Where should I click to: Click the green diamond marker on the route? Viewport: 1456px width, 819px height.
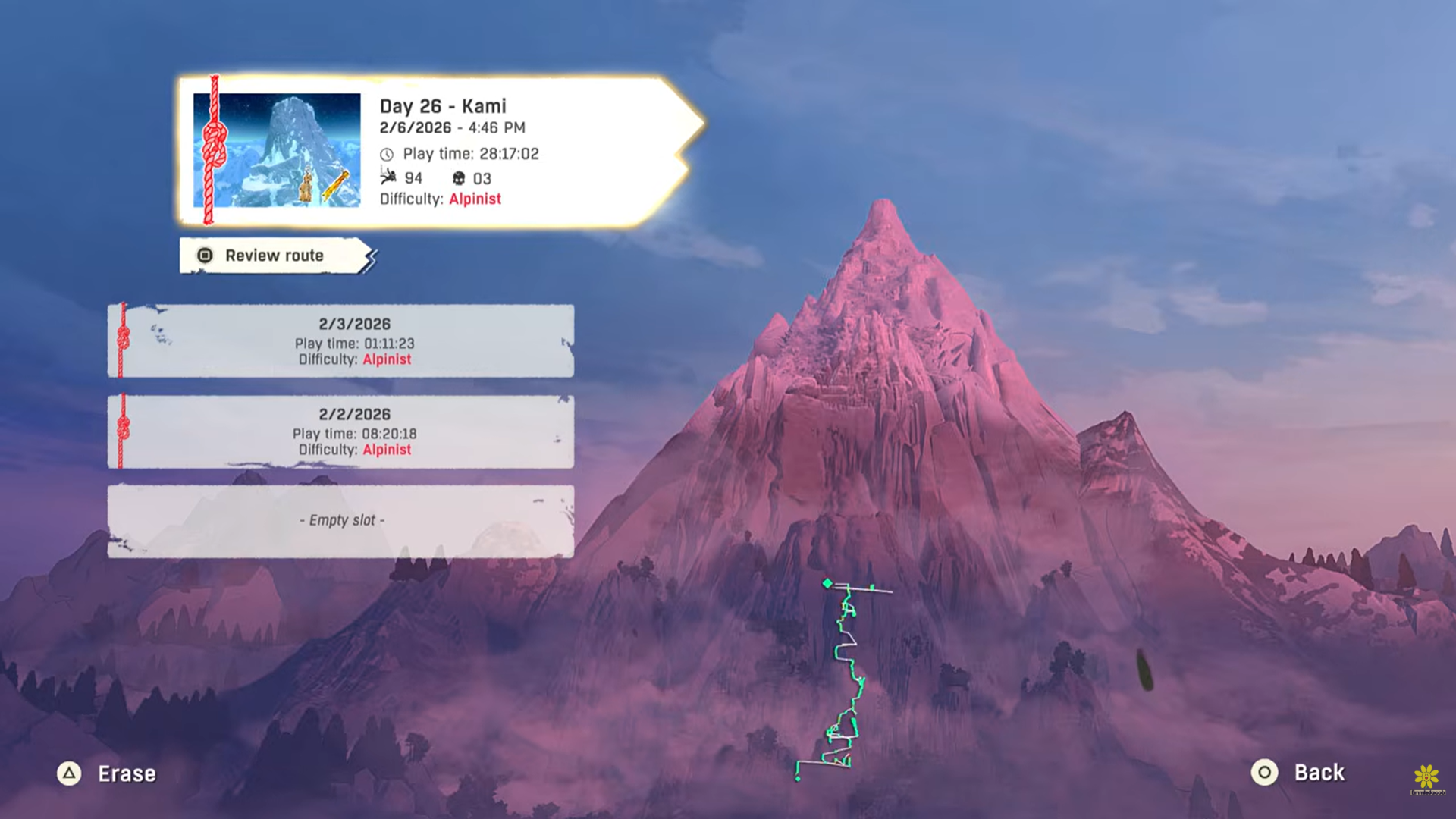[828, 584]
